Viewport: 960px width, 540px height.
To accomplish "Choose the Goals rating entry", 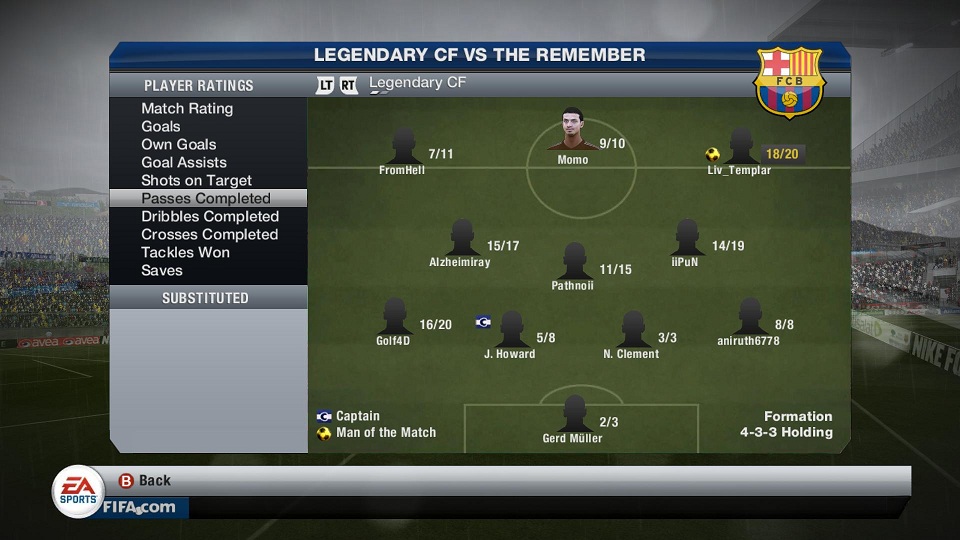I will (x=161, y=127).
